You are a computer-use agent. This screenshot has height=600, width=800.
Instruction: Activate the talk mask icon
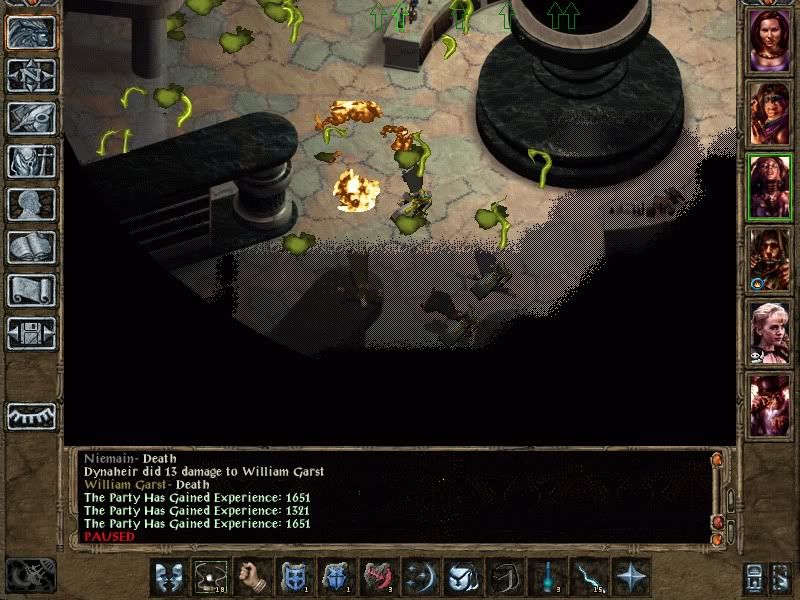[x=170, y=577]
